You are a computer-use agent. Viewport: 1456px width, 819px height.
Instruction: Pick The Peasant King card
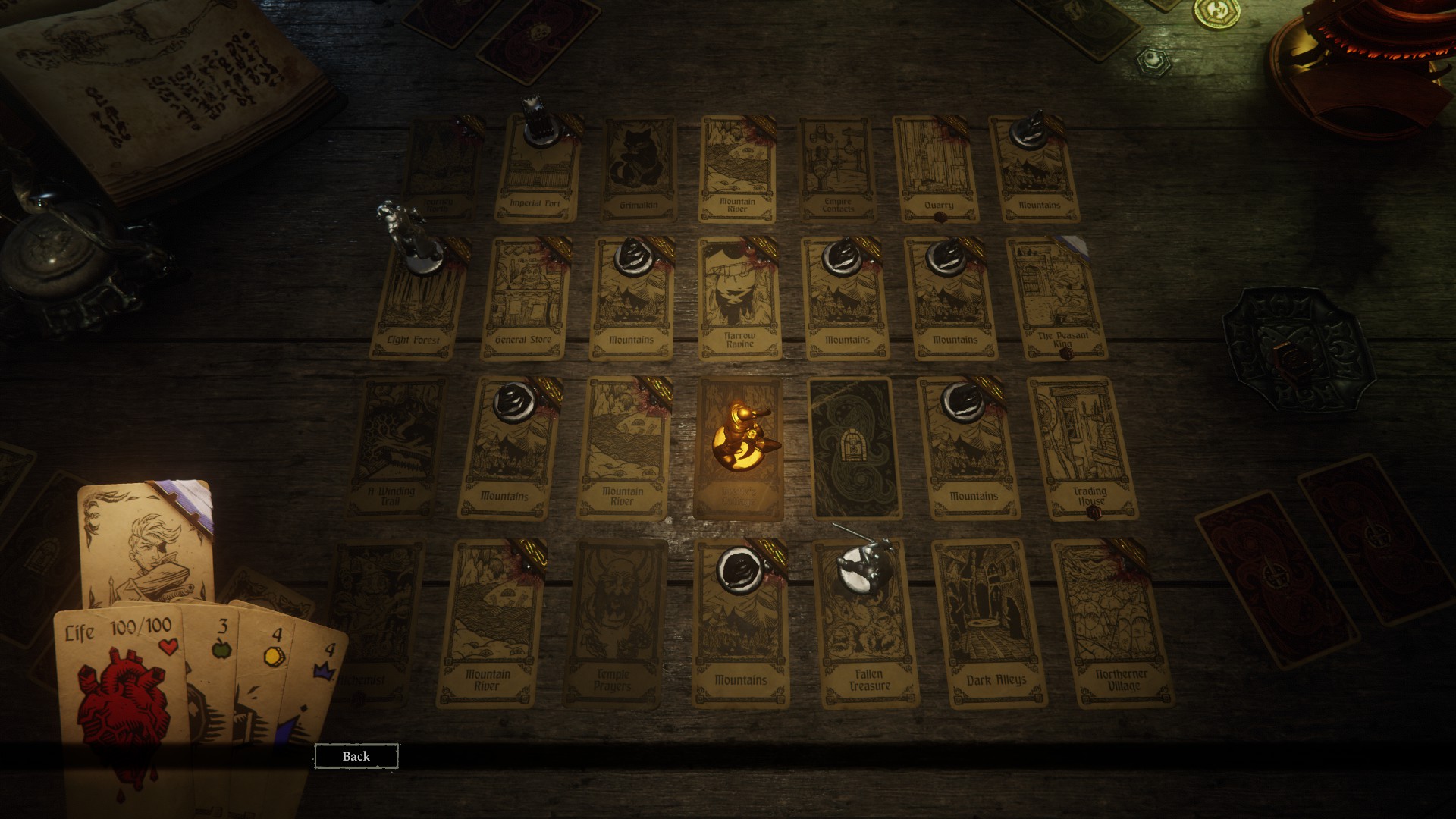coord(1057,298)
